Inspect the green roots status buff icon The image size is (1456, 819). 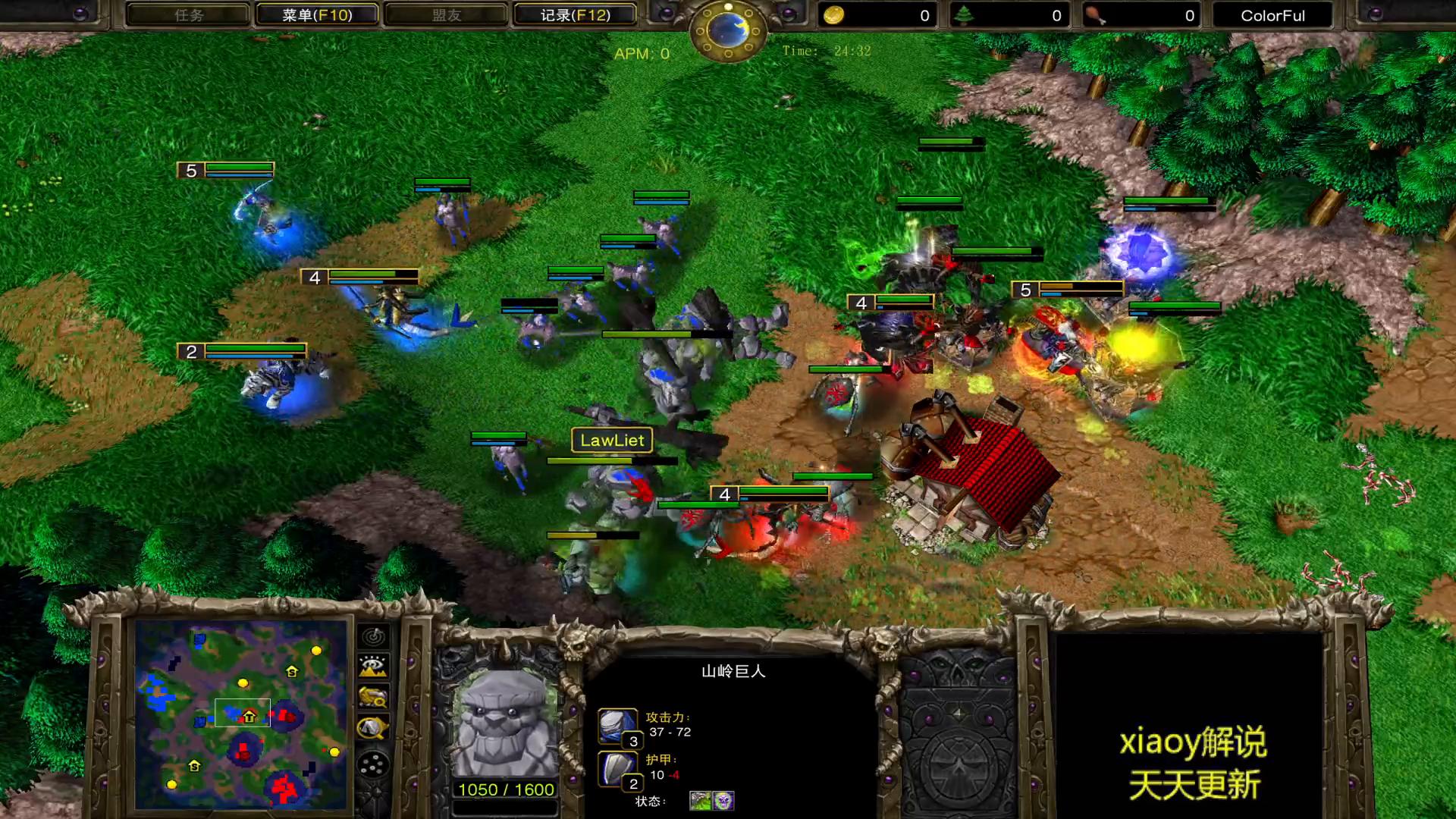pos(700,800)
